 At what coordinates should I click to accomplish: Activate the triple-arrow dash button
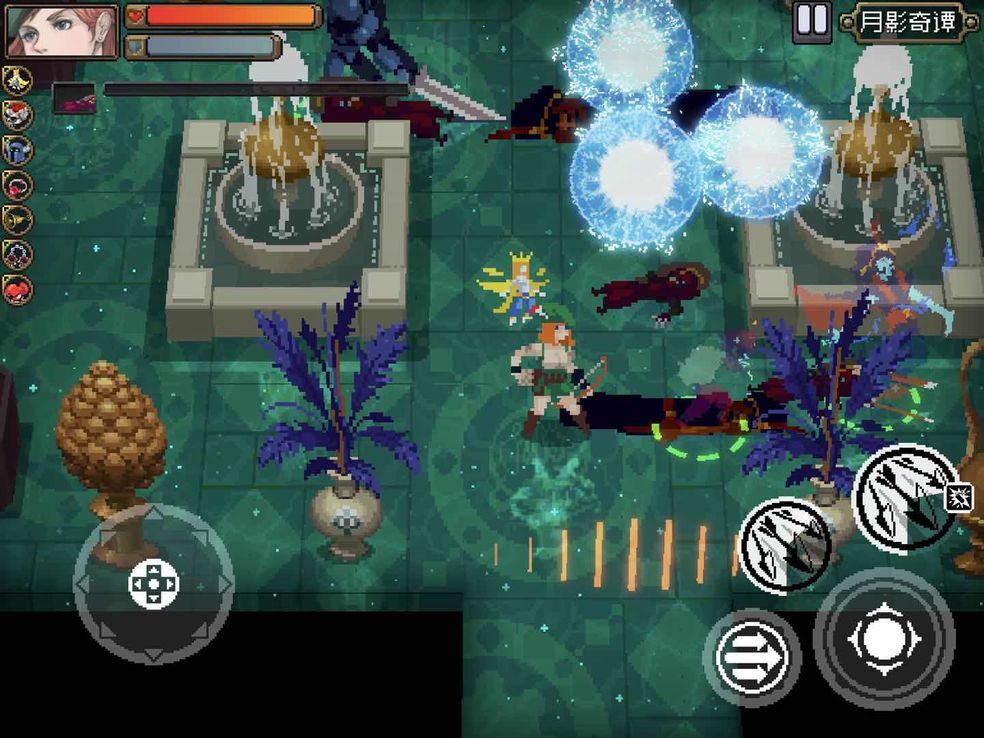pos(751,657)
